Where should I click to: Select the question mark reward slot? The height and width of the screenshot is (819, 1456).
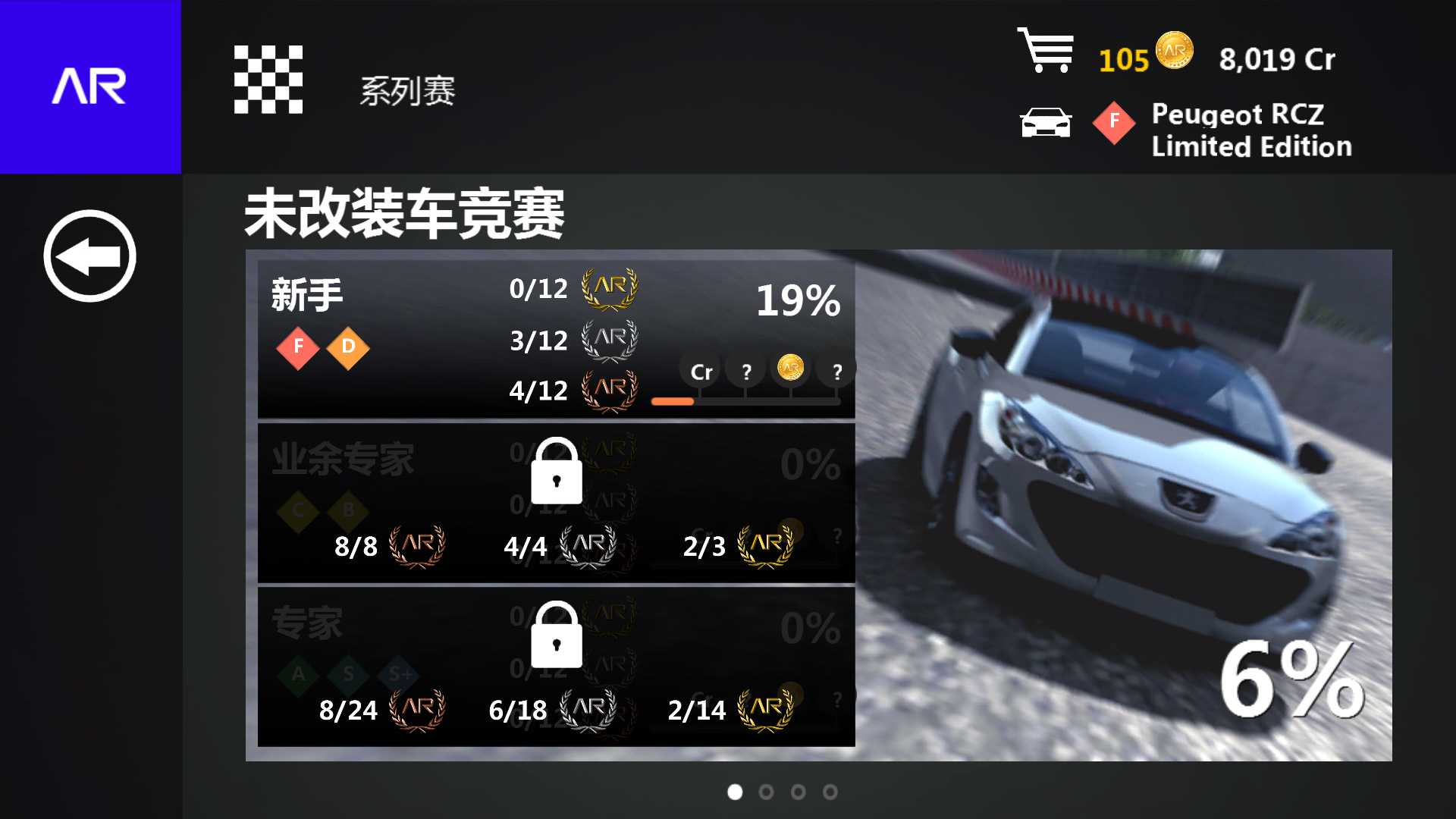click(747, 370)
